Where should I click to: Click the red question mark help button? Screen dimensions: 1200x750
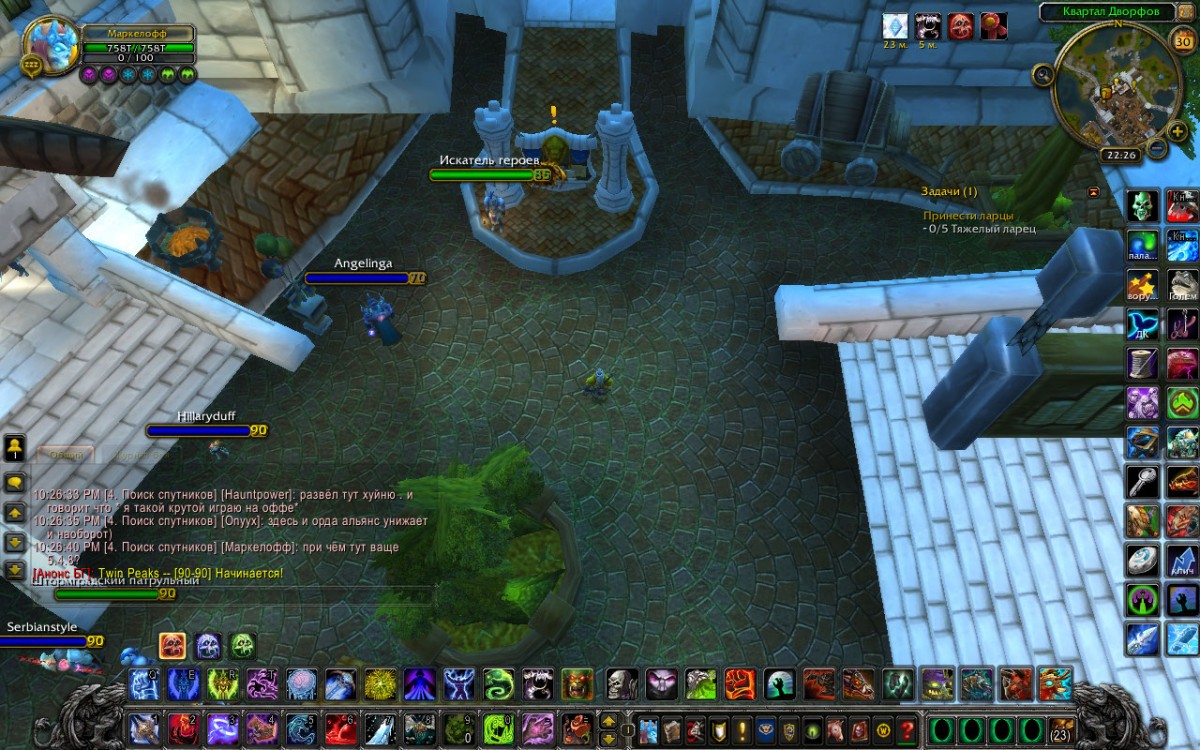[908, 728]
